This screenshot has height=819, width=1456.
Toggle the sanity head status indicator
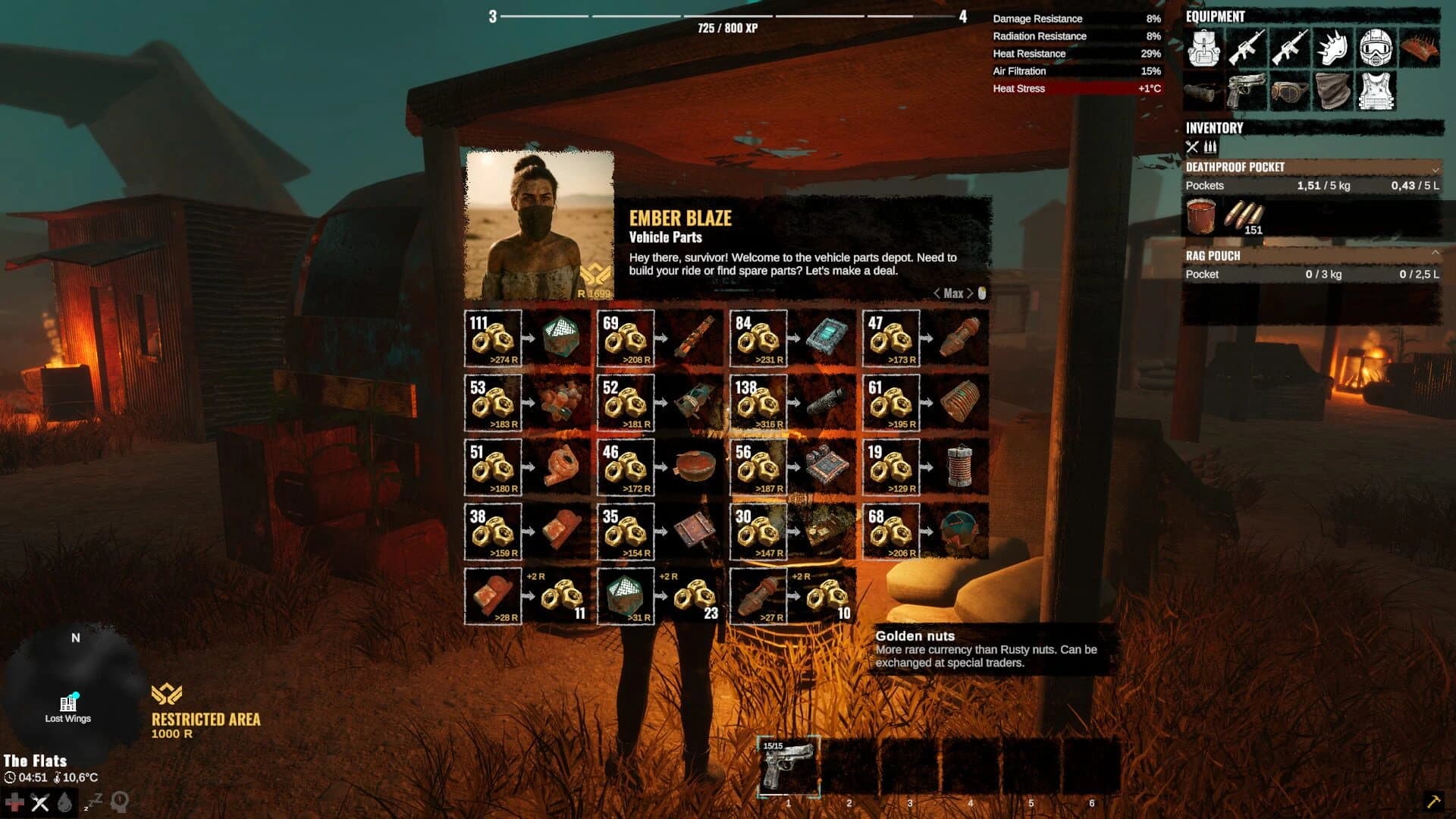click(x=120, y=802)
